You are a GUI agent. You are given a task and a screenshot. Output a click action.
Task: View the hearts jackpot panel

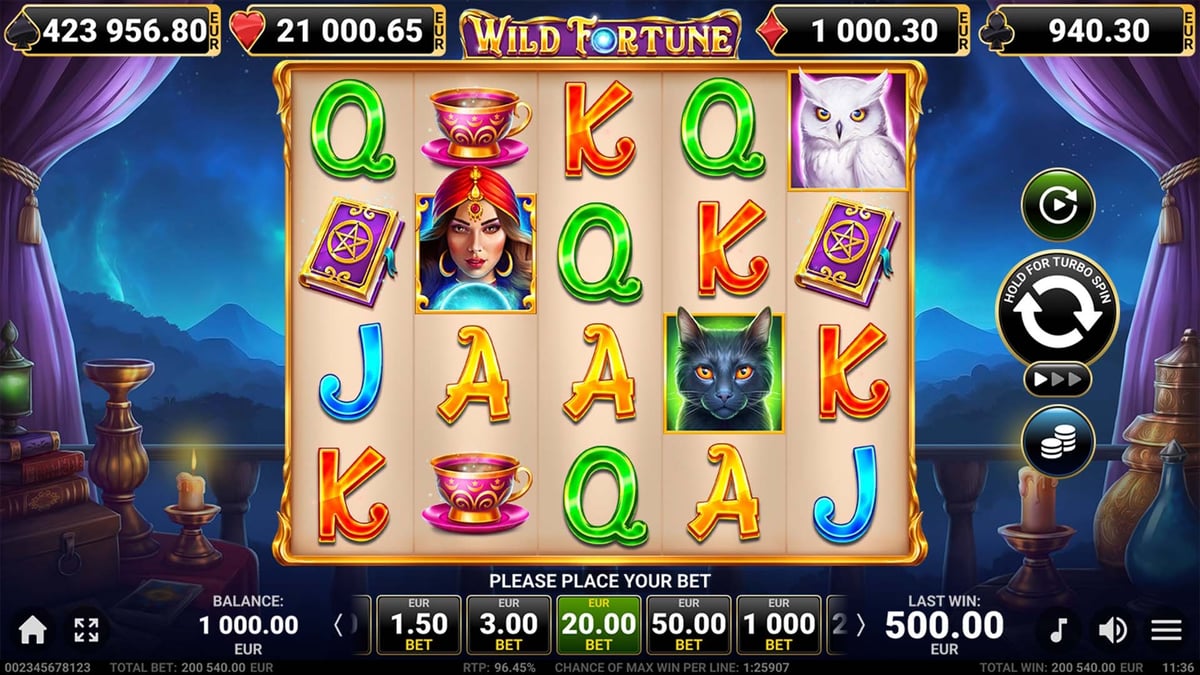point(338,32)
